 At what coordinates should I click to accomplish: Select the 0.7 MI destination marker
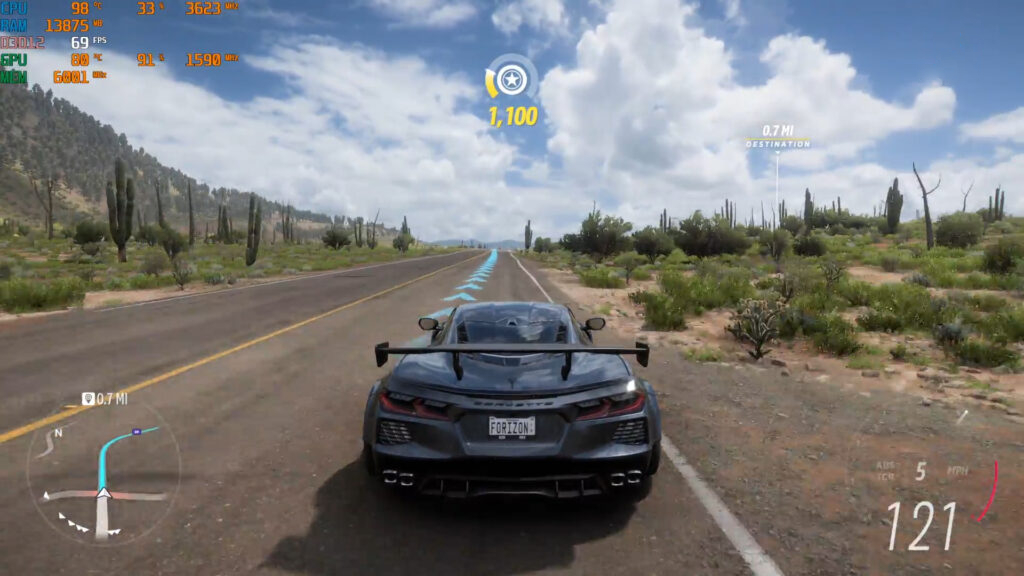(777, 138)
